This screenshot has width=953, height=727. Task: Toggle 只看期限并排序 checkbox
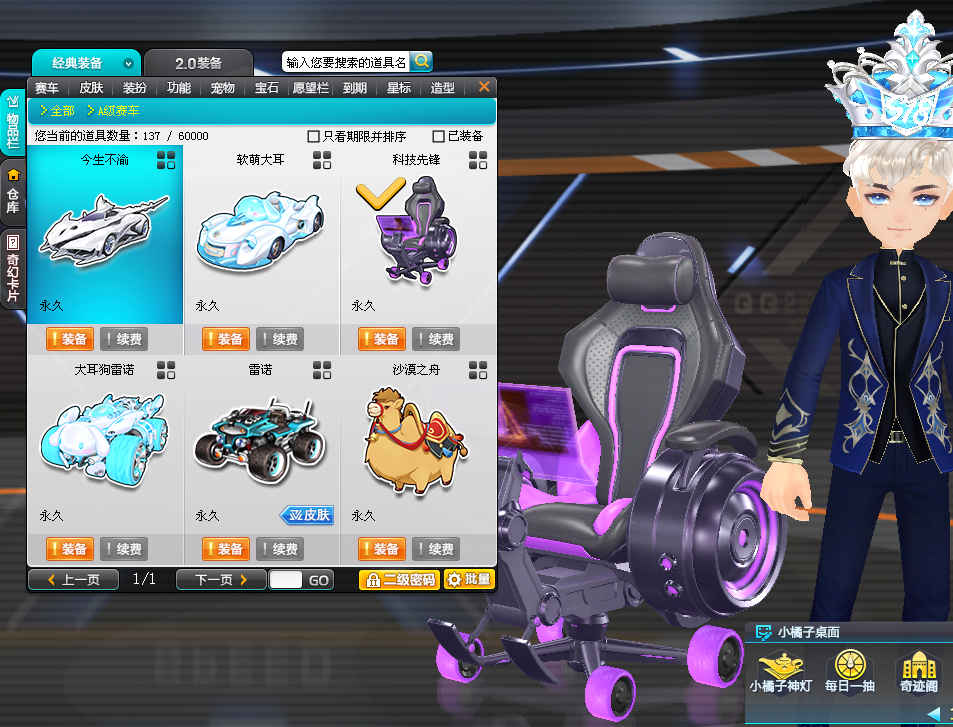click(x=314, y=136)
